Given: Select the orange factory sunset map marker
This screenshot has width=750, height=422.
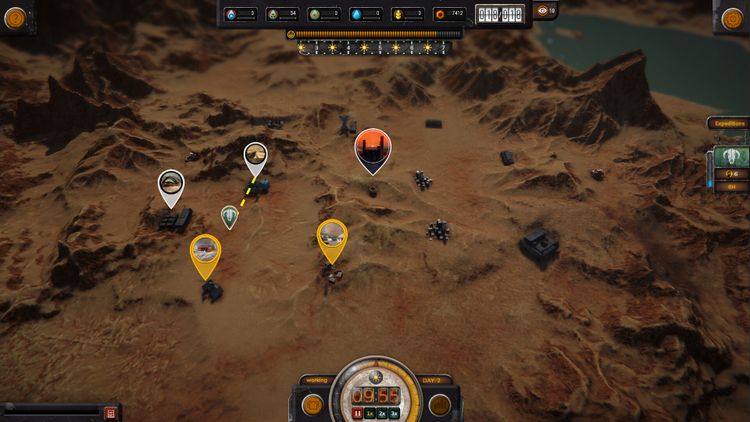Looking at the screenshot, I should 373,148.
